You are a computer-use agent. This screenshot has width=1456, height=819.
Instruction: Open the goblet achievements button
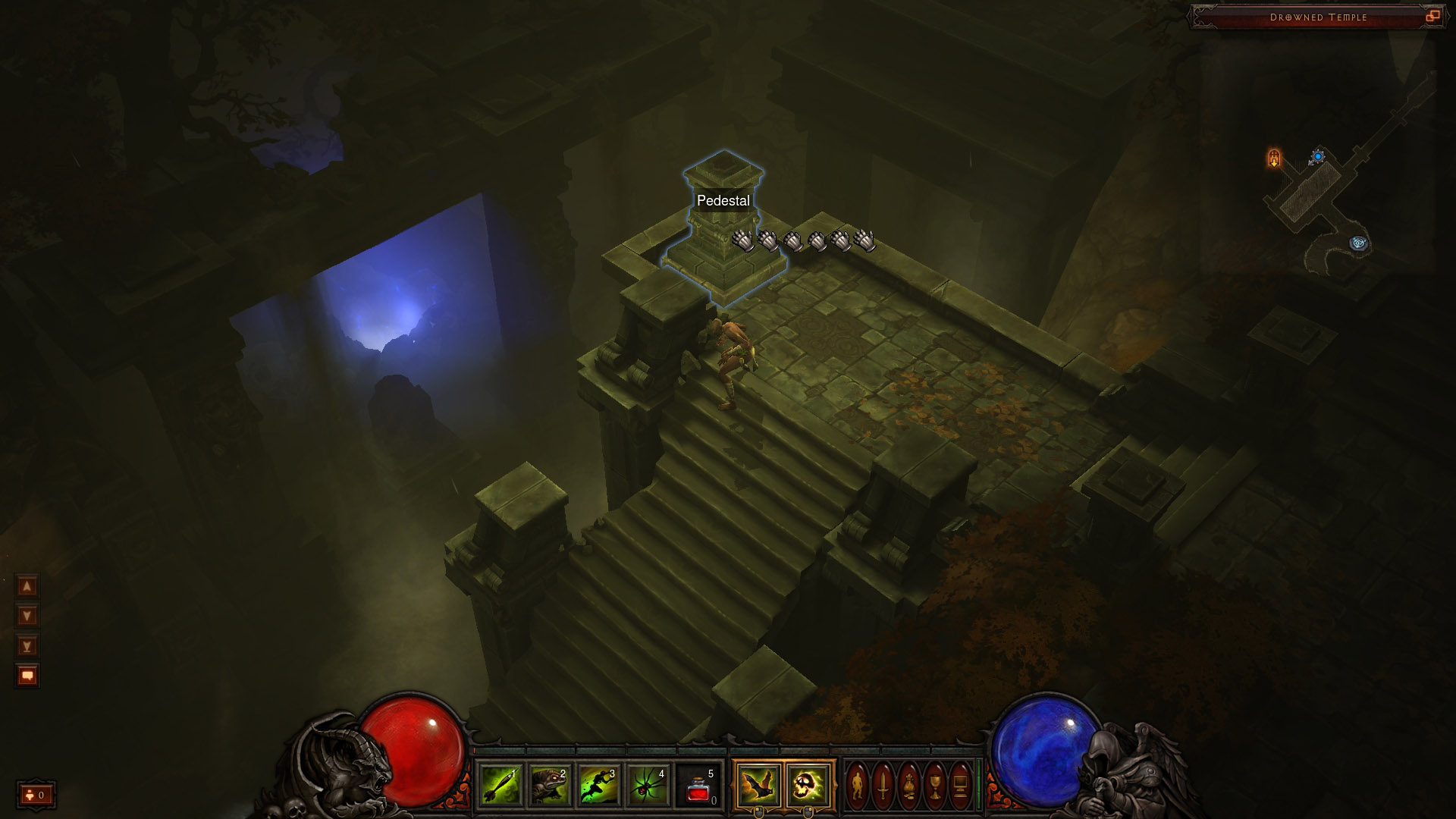coord(935,785)
